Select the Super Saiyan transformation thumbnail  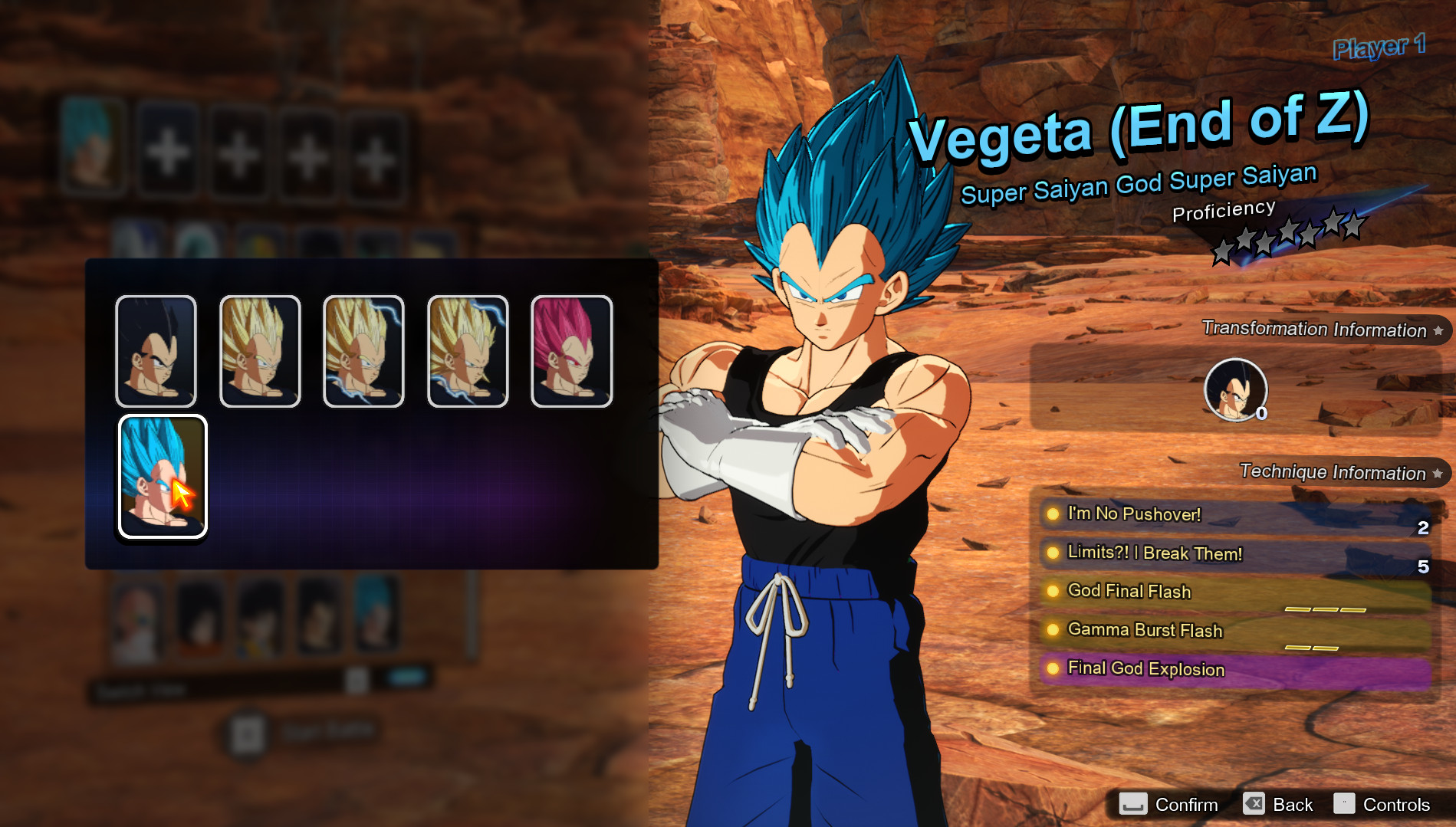259,351
